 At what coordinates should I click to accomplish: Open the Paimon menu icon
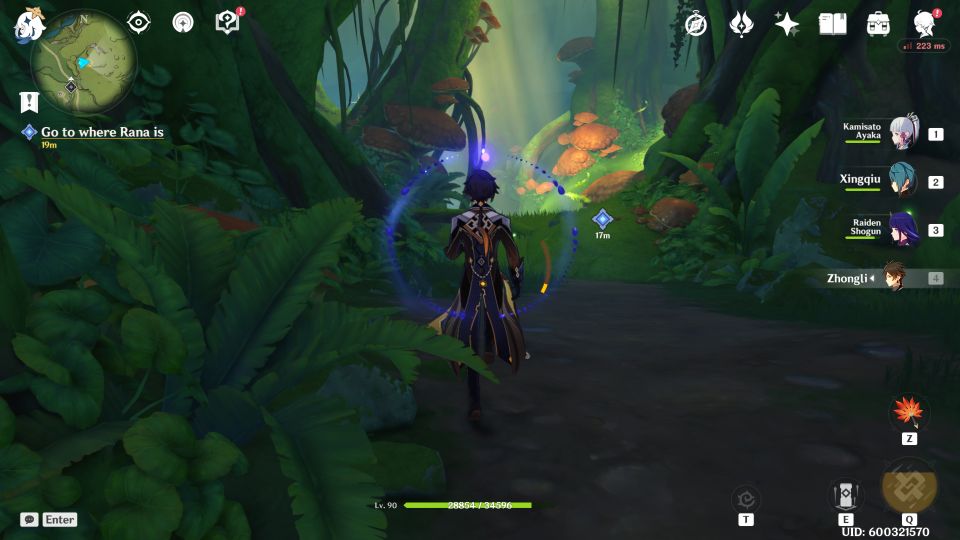tap(25, 25)
